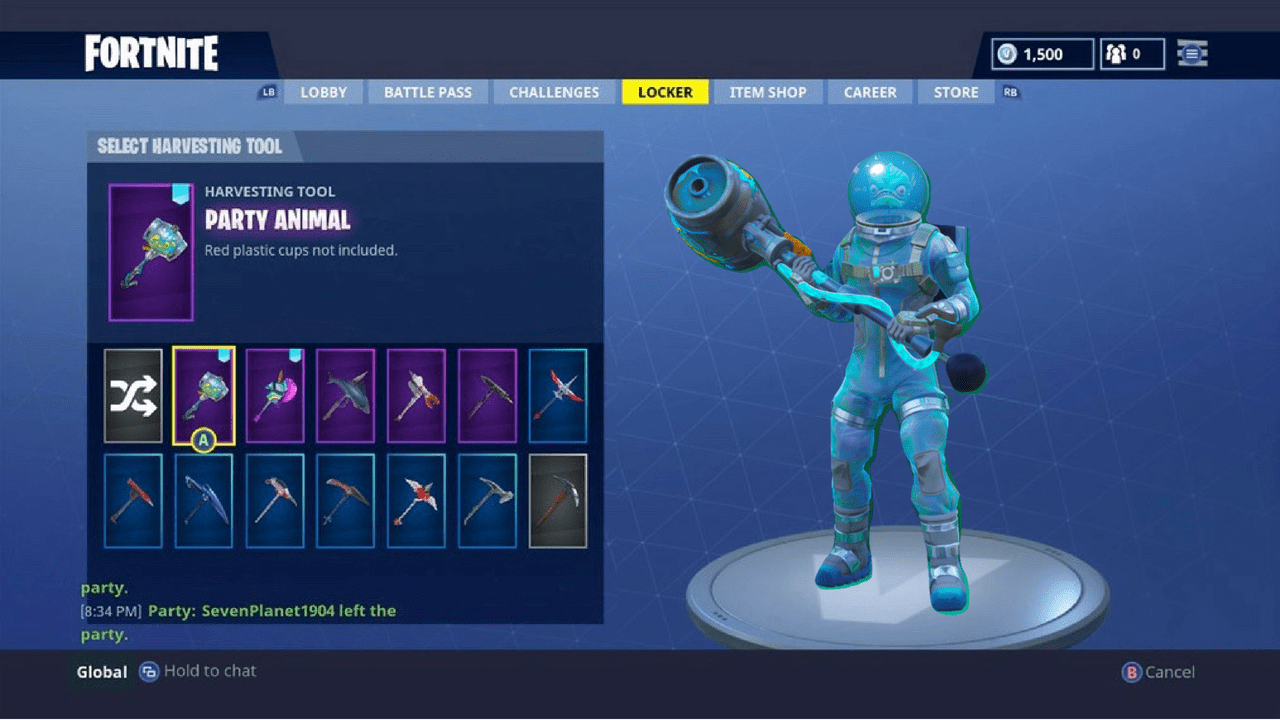This screenshot has height=720, width=1280.
Task: Switch to the ITEM SHOP tab
Action: point(768,92)
